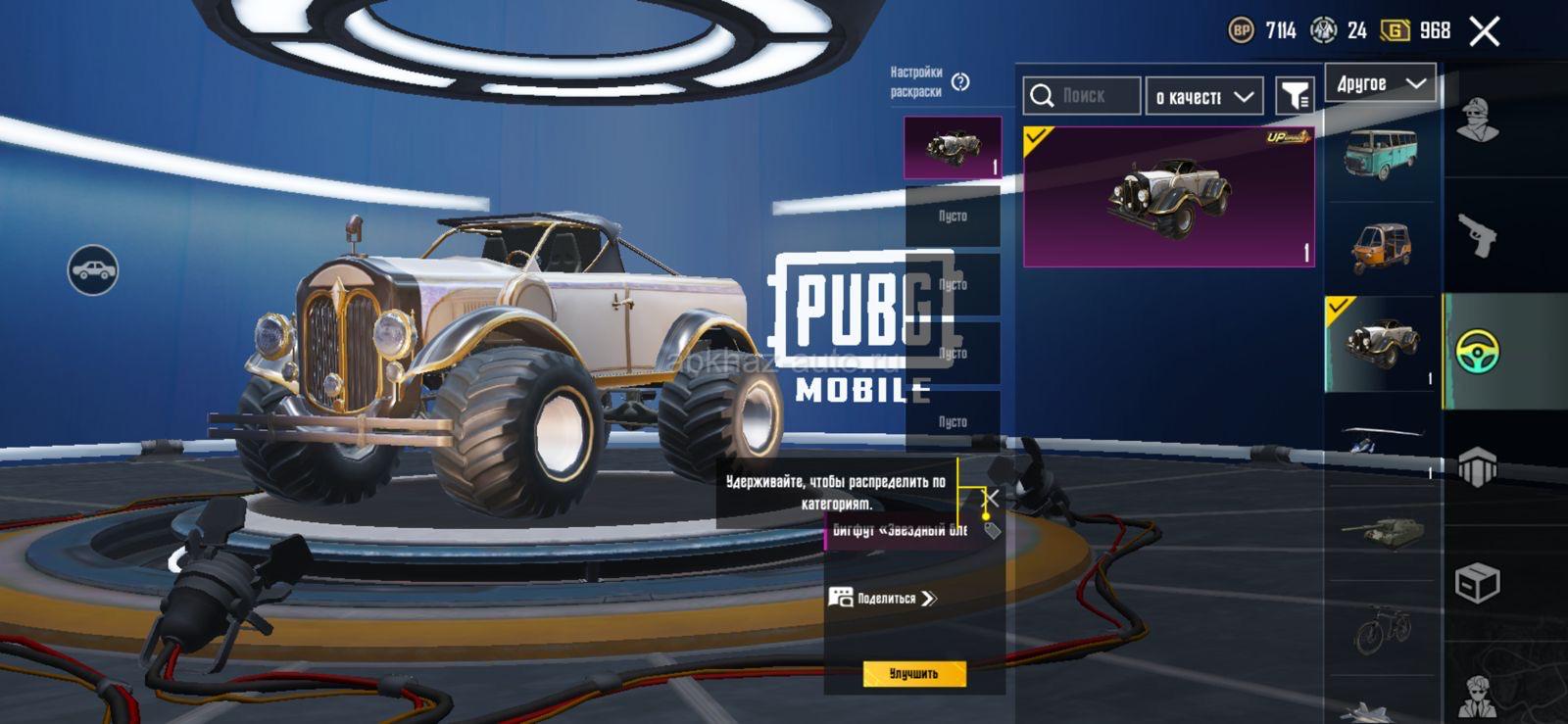Open the Другое category dropdown

click(x=1380, y=84)
